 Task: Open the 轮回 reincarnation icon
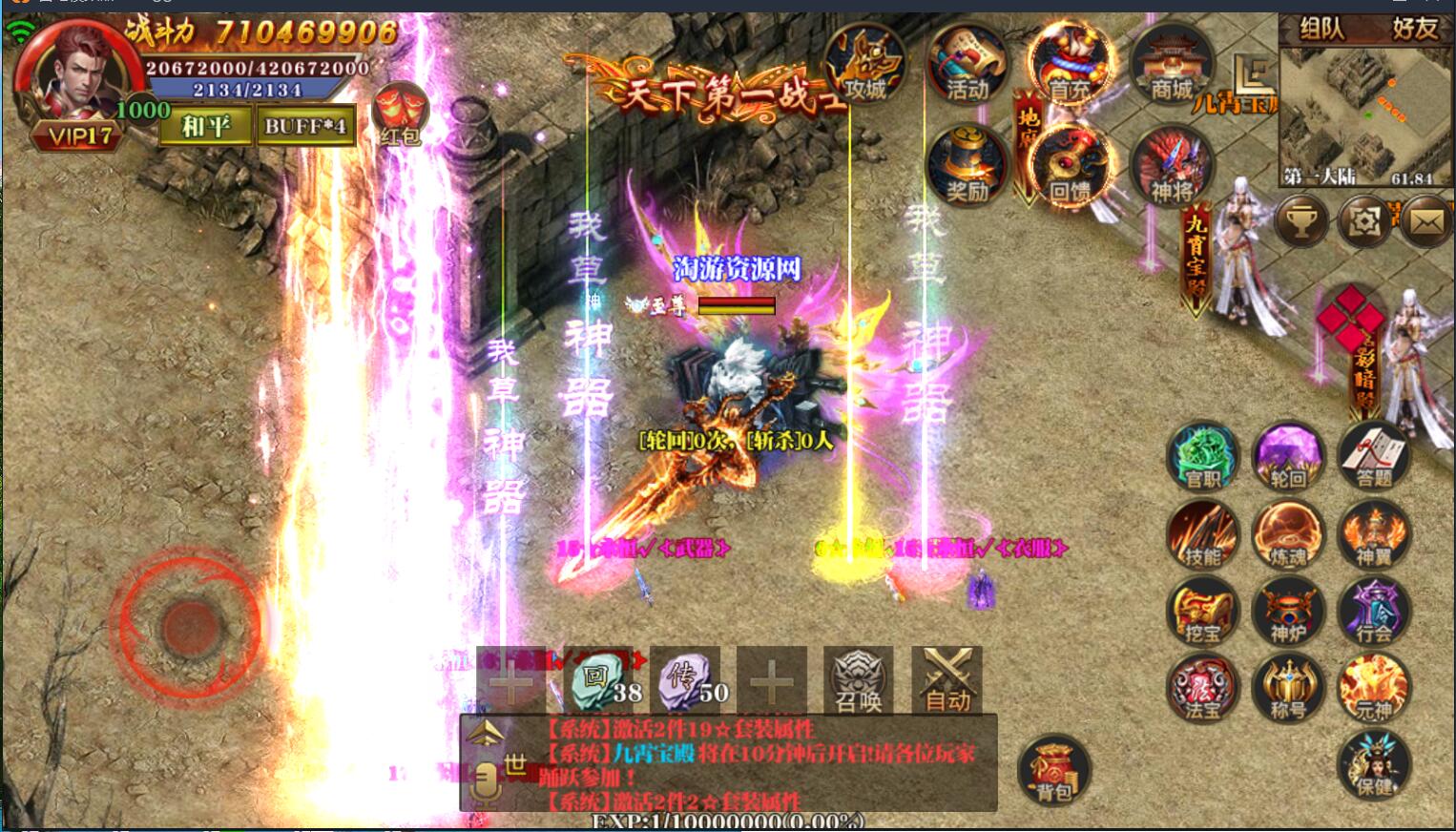coord(1288,457)
